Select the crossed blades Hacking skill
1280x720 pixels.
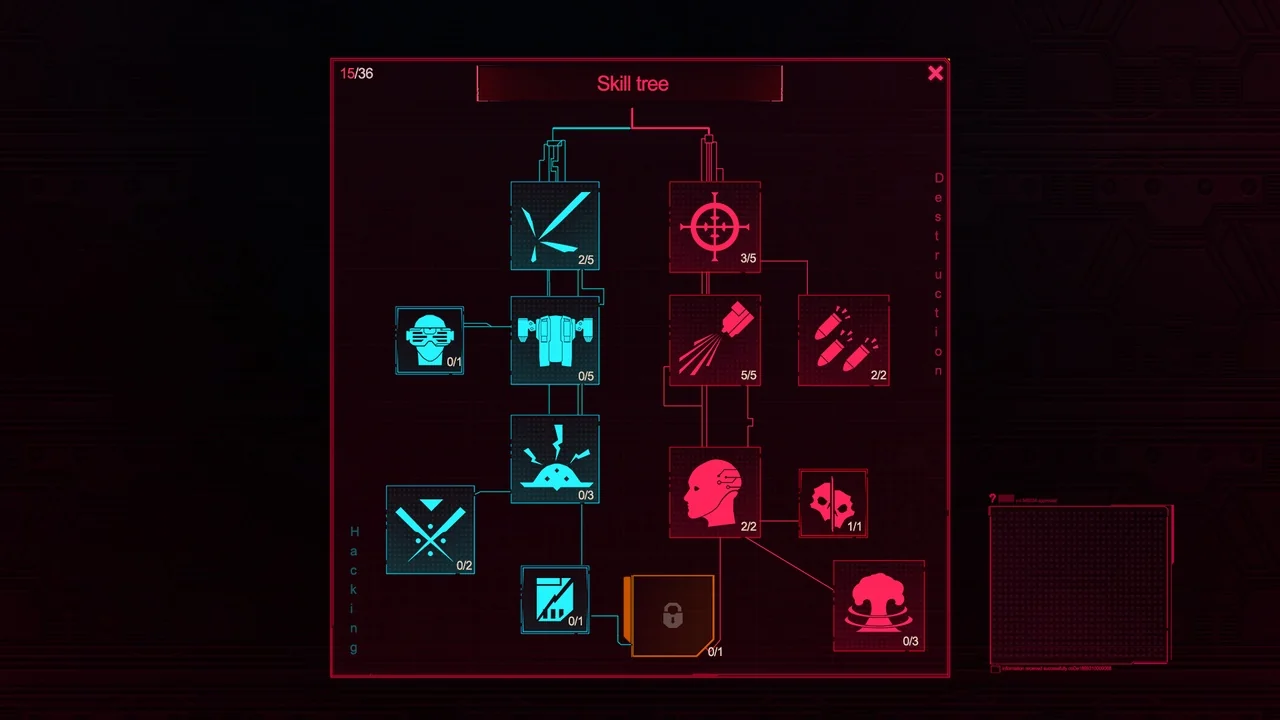click(x=430, y=530)
